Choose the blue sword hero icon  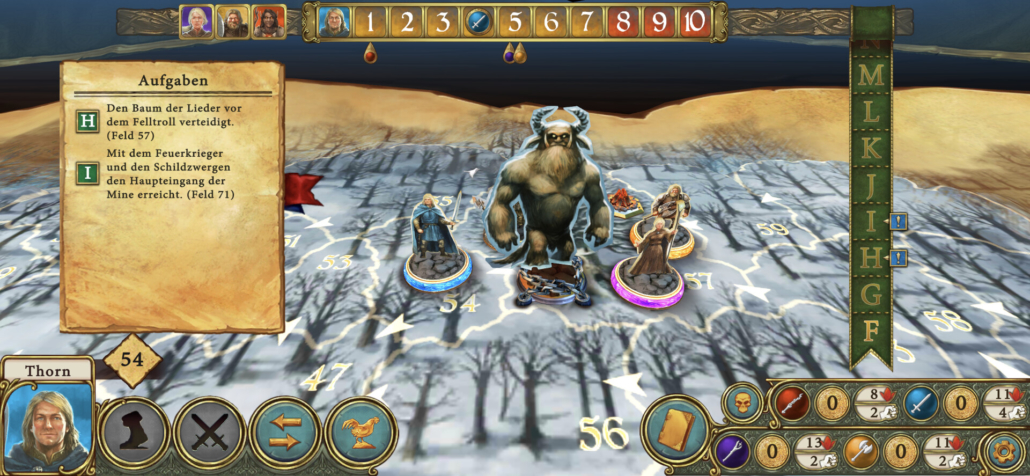pos(921,404)
